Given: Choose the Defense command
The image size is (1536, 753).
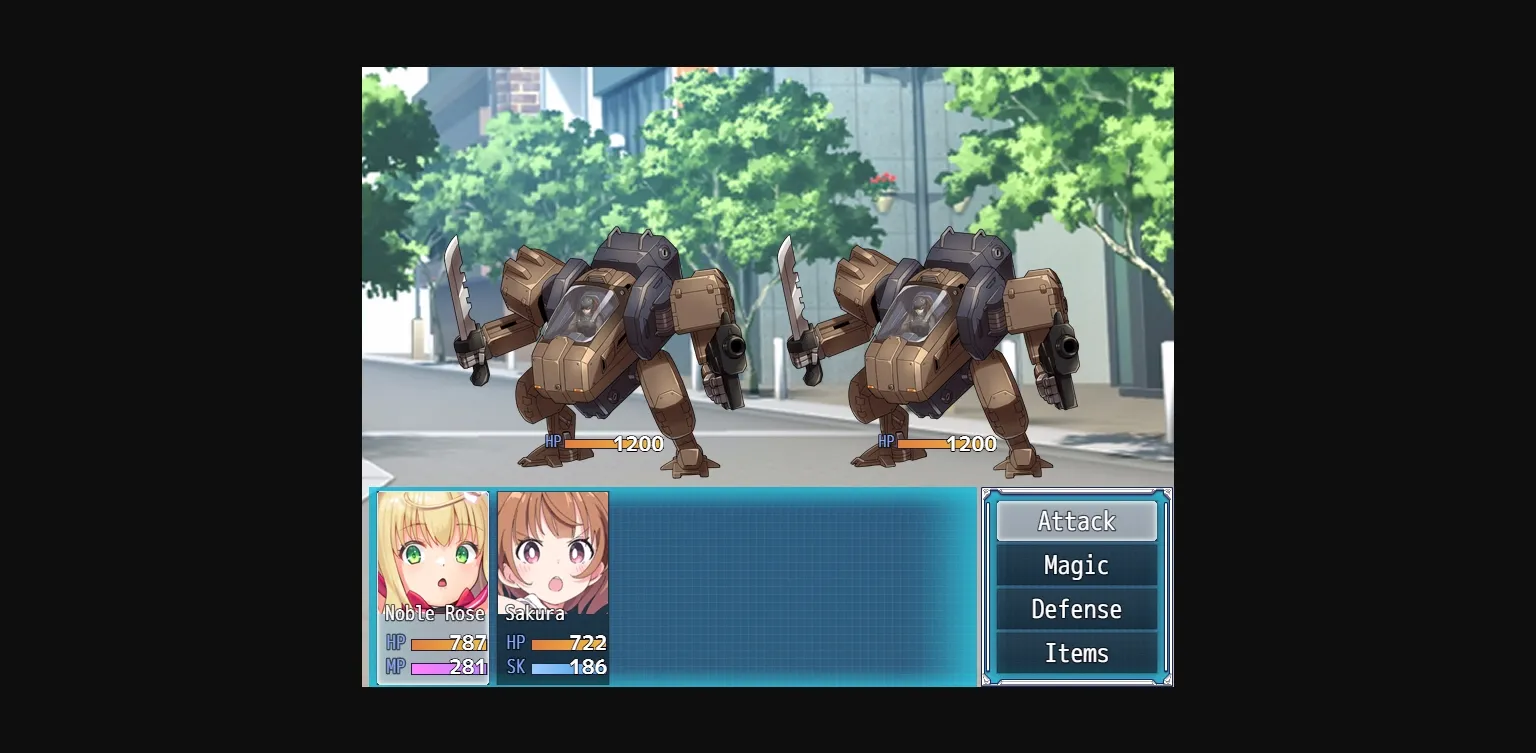Looking at the screenshot, I should tap(1076, 609).
